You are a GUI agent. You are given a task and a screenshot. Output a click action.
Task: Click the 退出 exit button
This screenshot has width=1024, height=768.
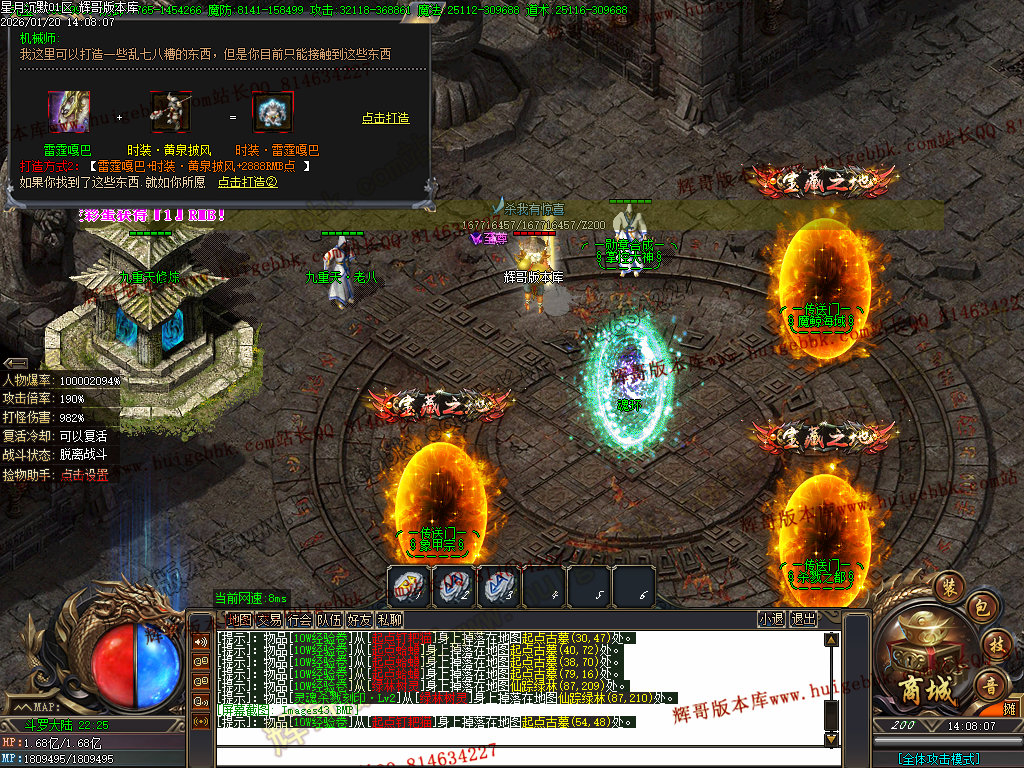click(803, 619)
